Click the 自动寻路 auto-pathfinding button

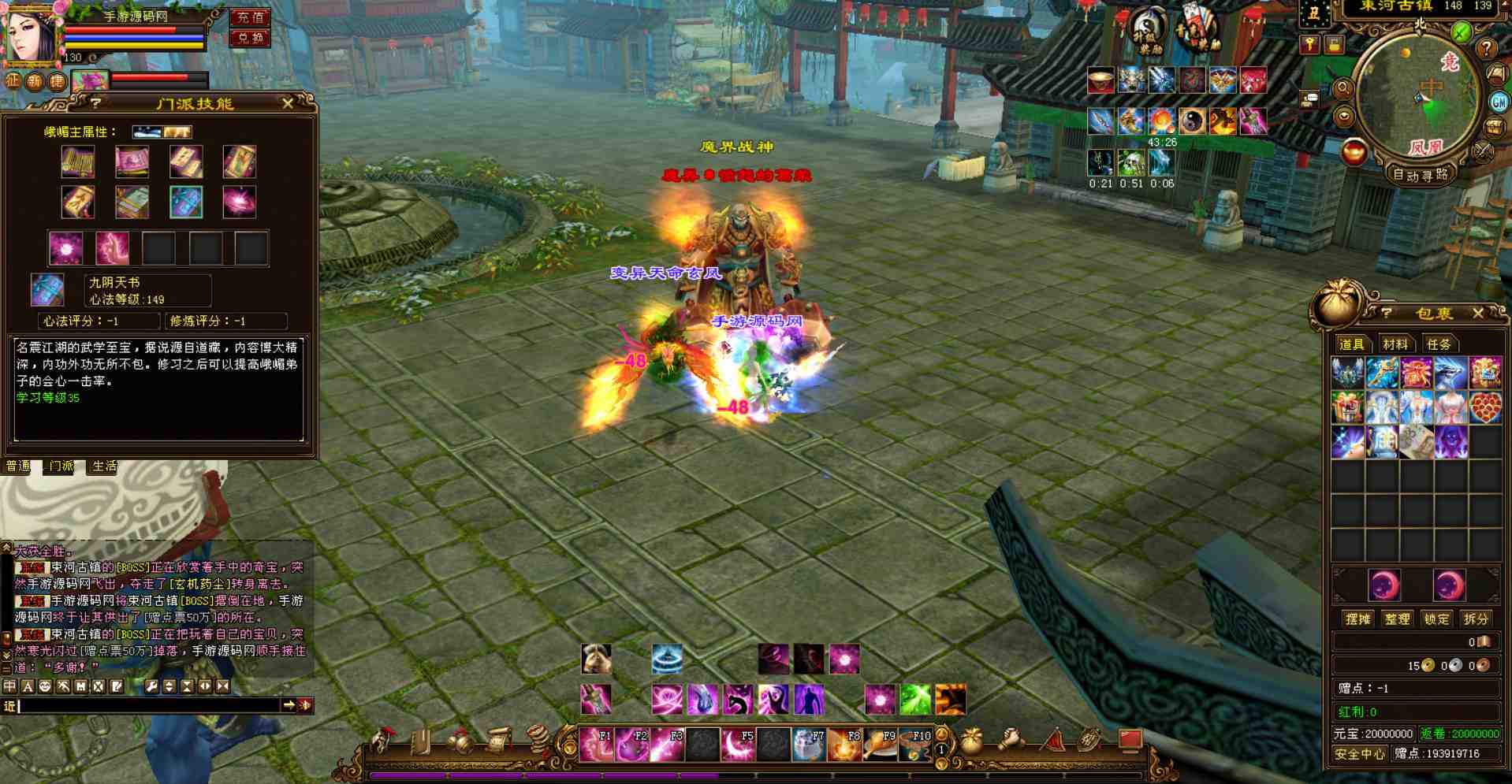(1420, 175)
